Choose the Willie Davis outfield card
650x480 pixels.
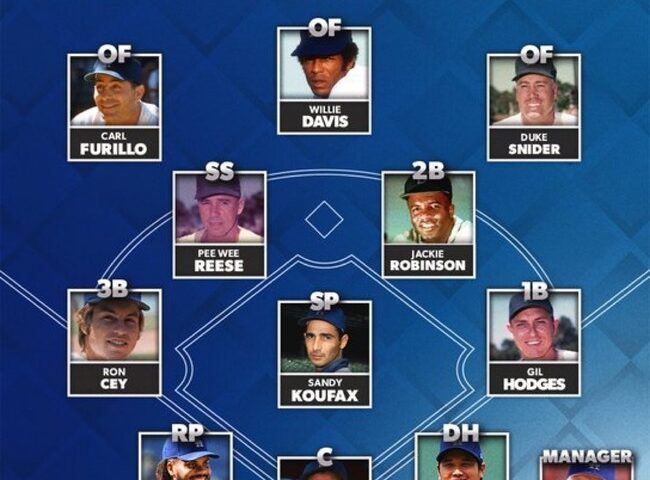[324, 81]
